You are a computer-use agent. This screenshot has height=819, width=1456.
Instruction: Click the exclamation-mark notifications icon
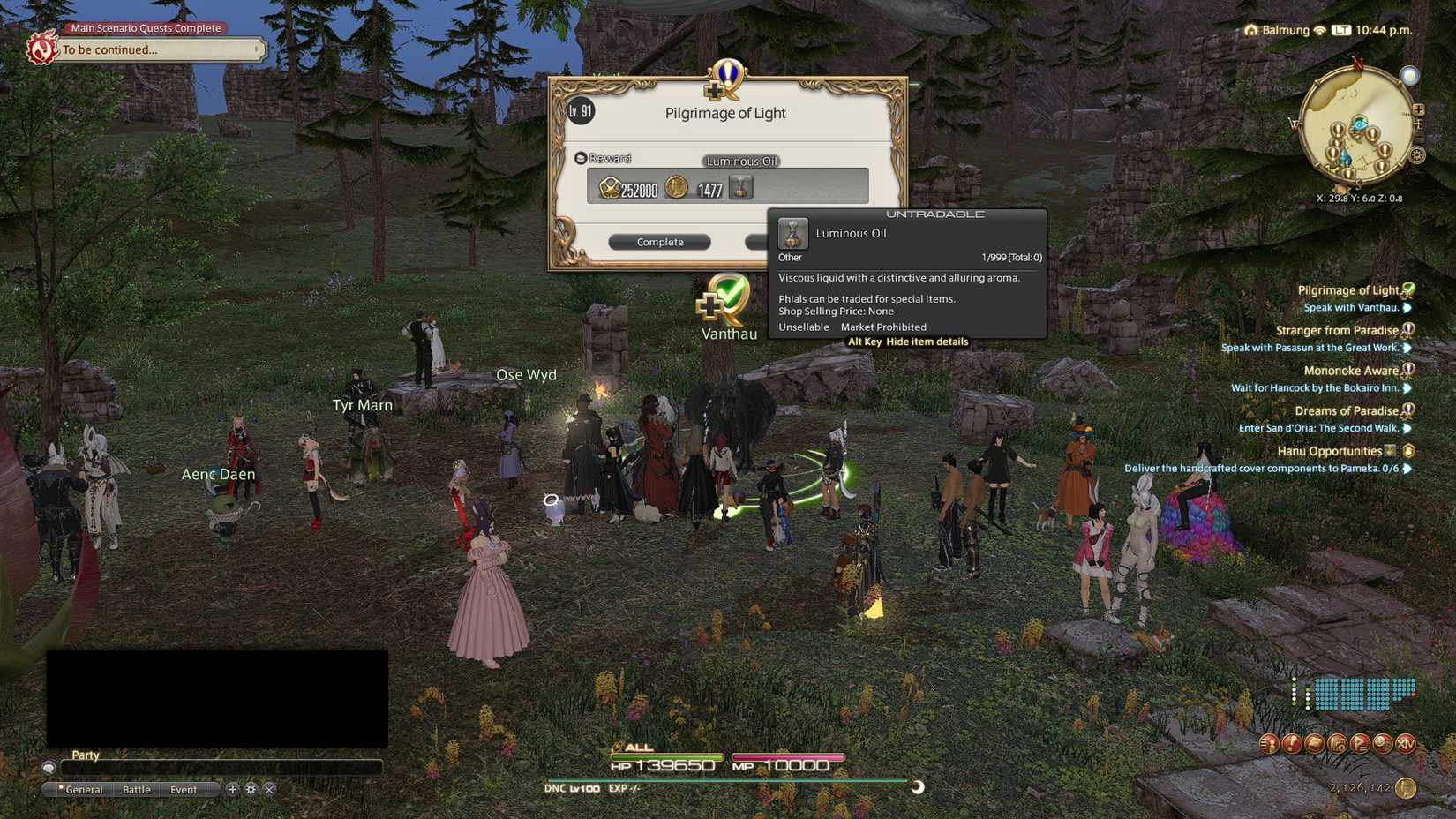coord(1291,744)
